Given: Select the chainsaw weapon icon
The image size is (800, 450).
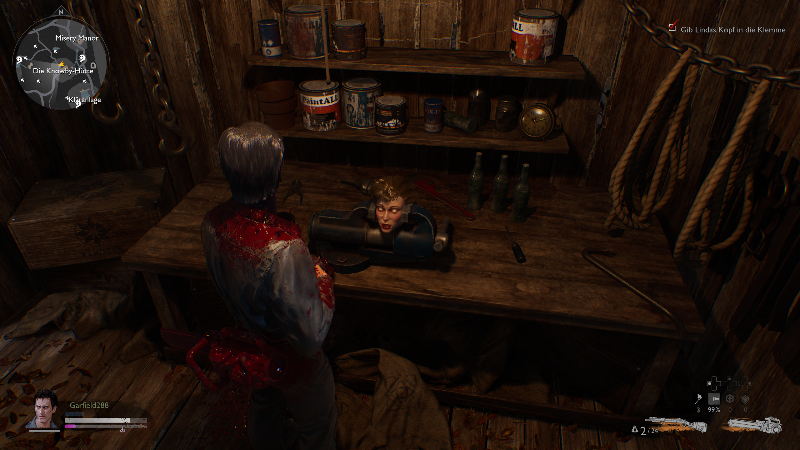Looking at the screenshot, I should click(x=754, y=424).
